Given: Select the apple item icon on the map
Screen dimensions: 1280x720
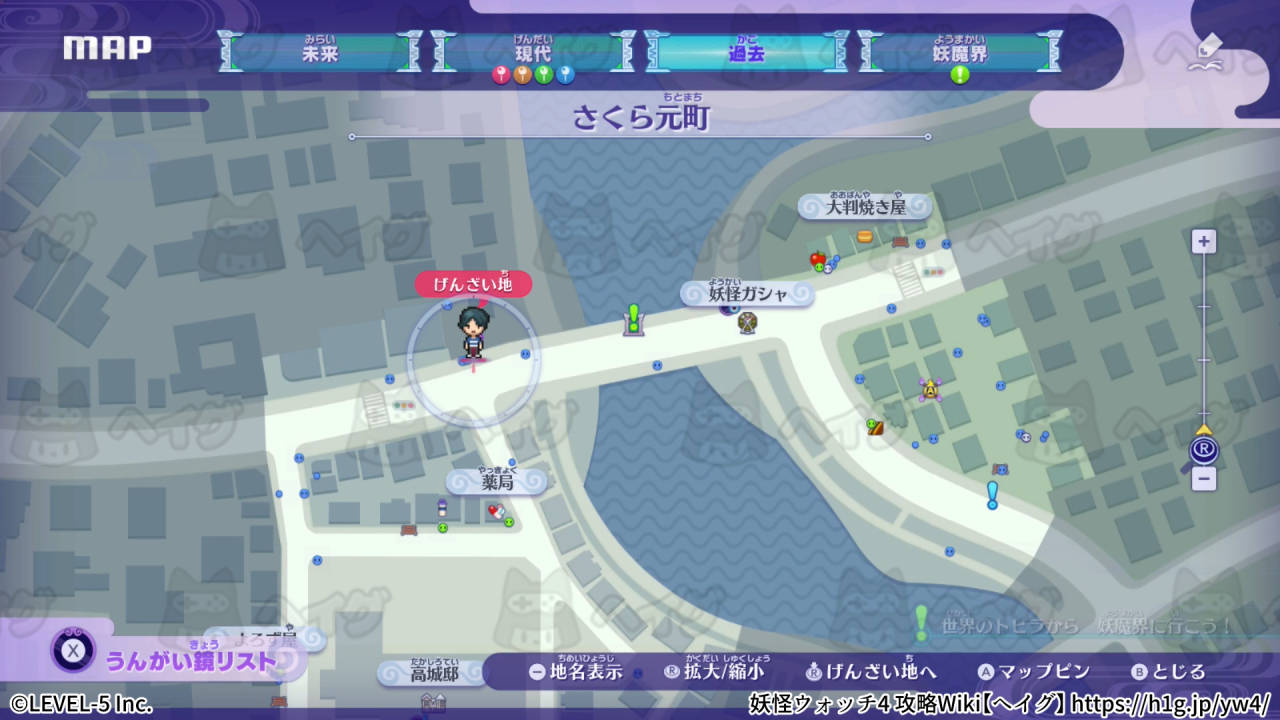Looking at the screenshot, I should [x=816, y=257].
